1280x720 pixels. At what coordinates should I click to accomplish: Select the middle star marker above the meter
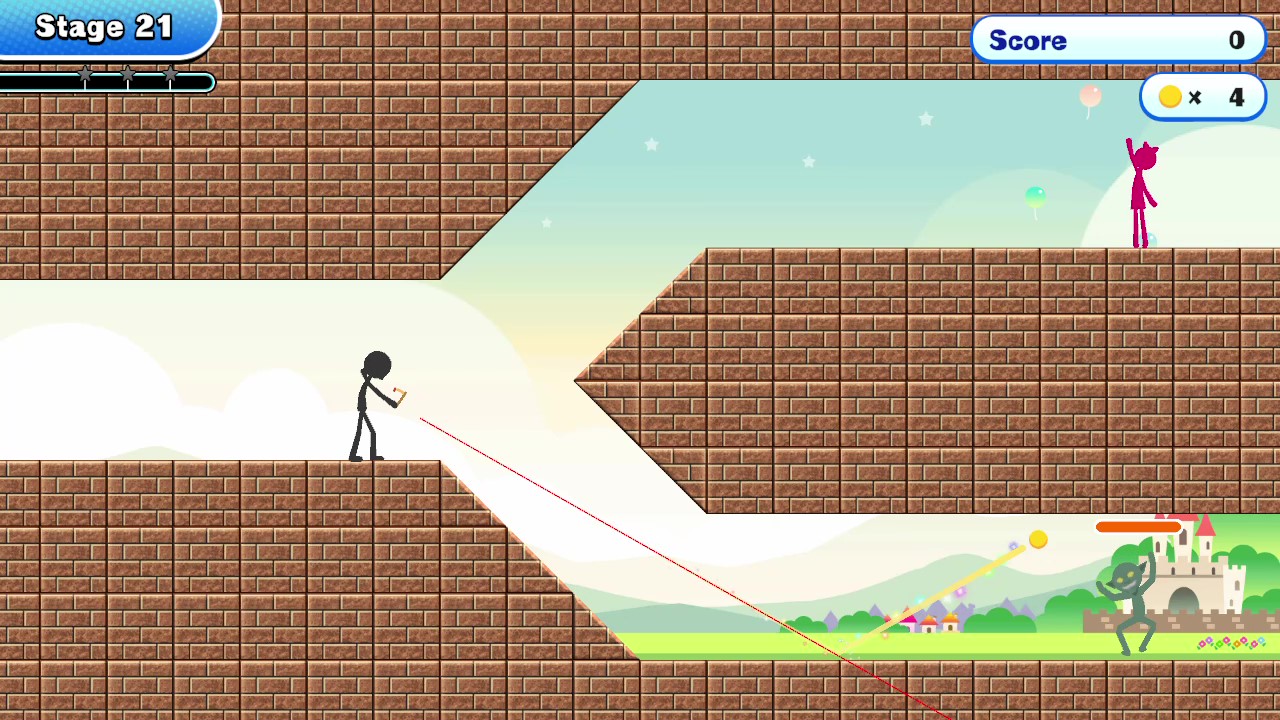tap(128, 76)
